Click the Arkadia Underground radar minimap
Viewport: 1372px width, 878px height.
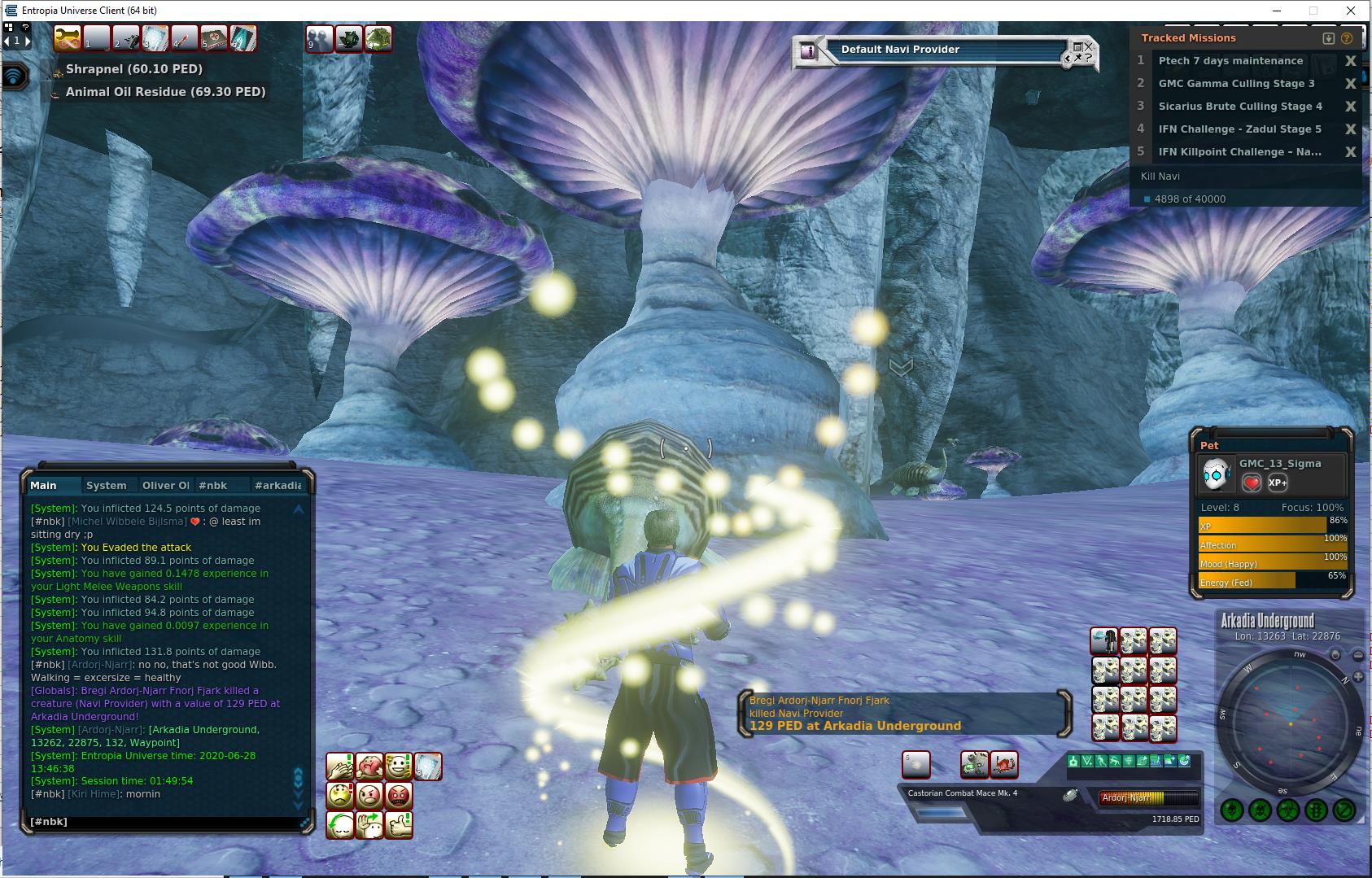coord(1289,720)
